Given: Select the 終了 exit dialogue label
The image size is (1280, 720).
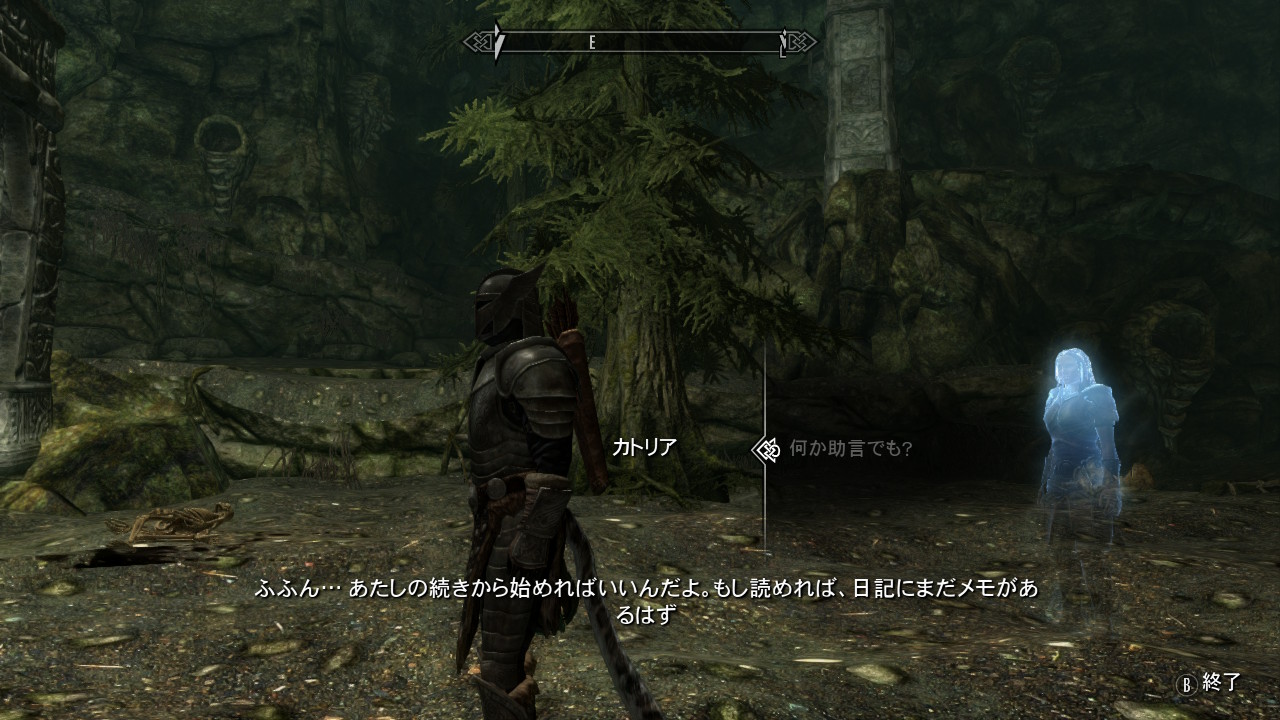Looking at the screenshot, I should coord(1220,683).
